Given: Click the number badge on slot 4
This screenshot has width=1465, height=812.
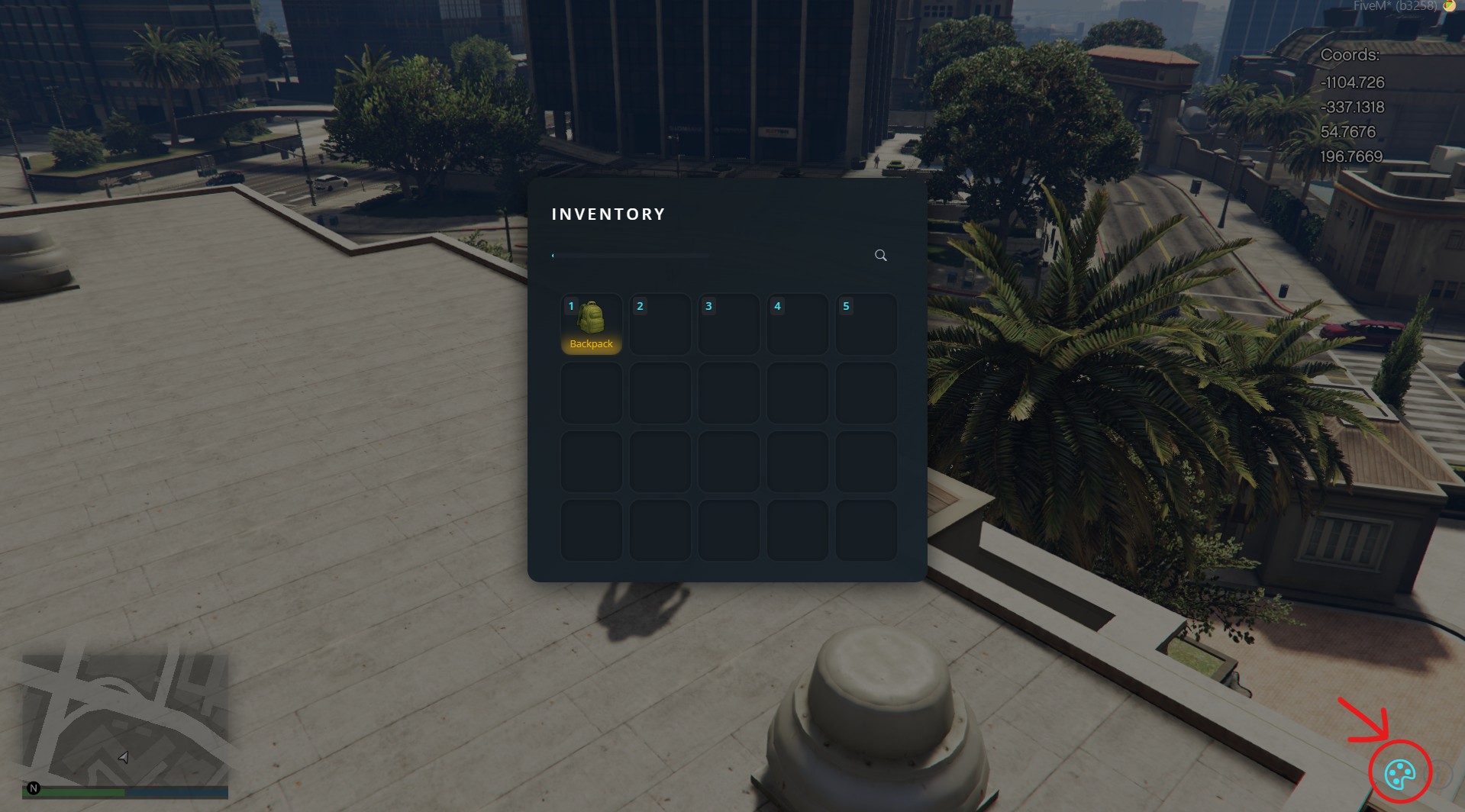Looking at the screenshot, I should click(x=777, y=305).
